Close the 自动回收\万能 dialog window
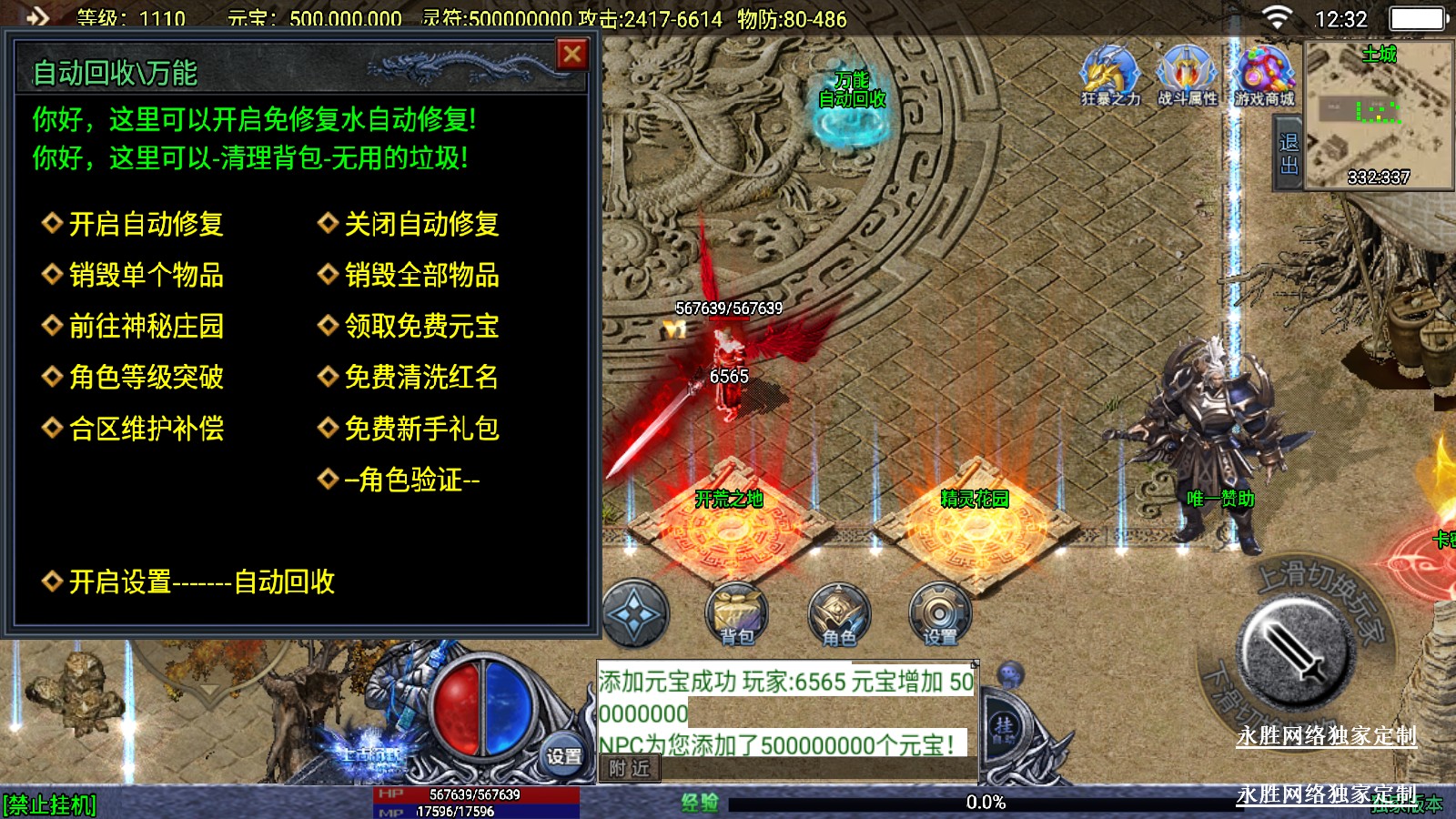The width and height of the screenshot is (1456, 819). pos(572,56)
